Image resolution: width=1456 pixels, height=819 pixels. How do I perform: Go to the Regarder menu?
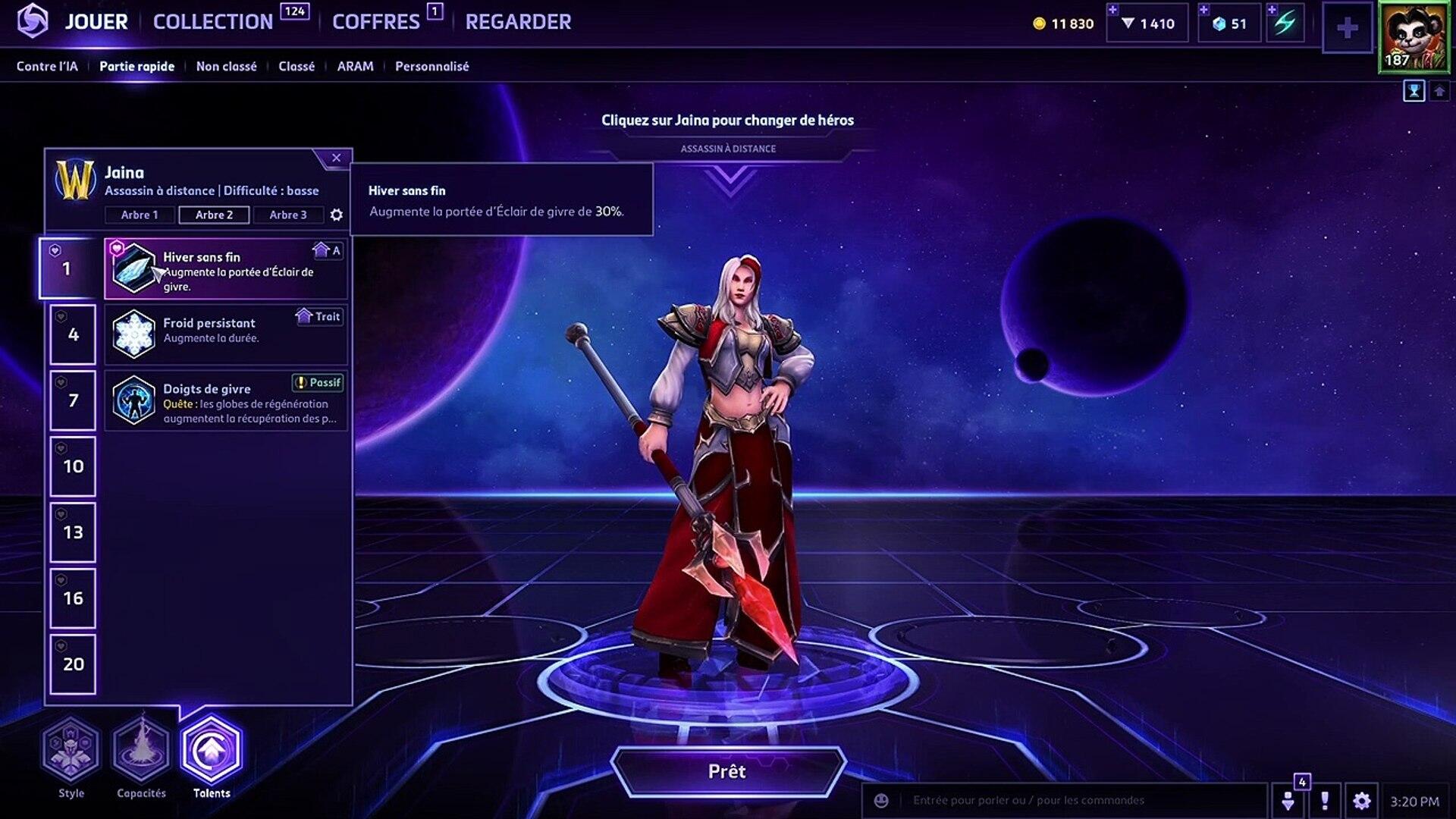[x=518, y=22]
